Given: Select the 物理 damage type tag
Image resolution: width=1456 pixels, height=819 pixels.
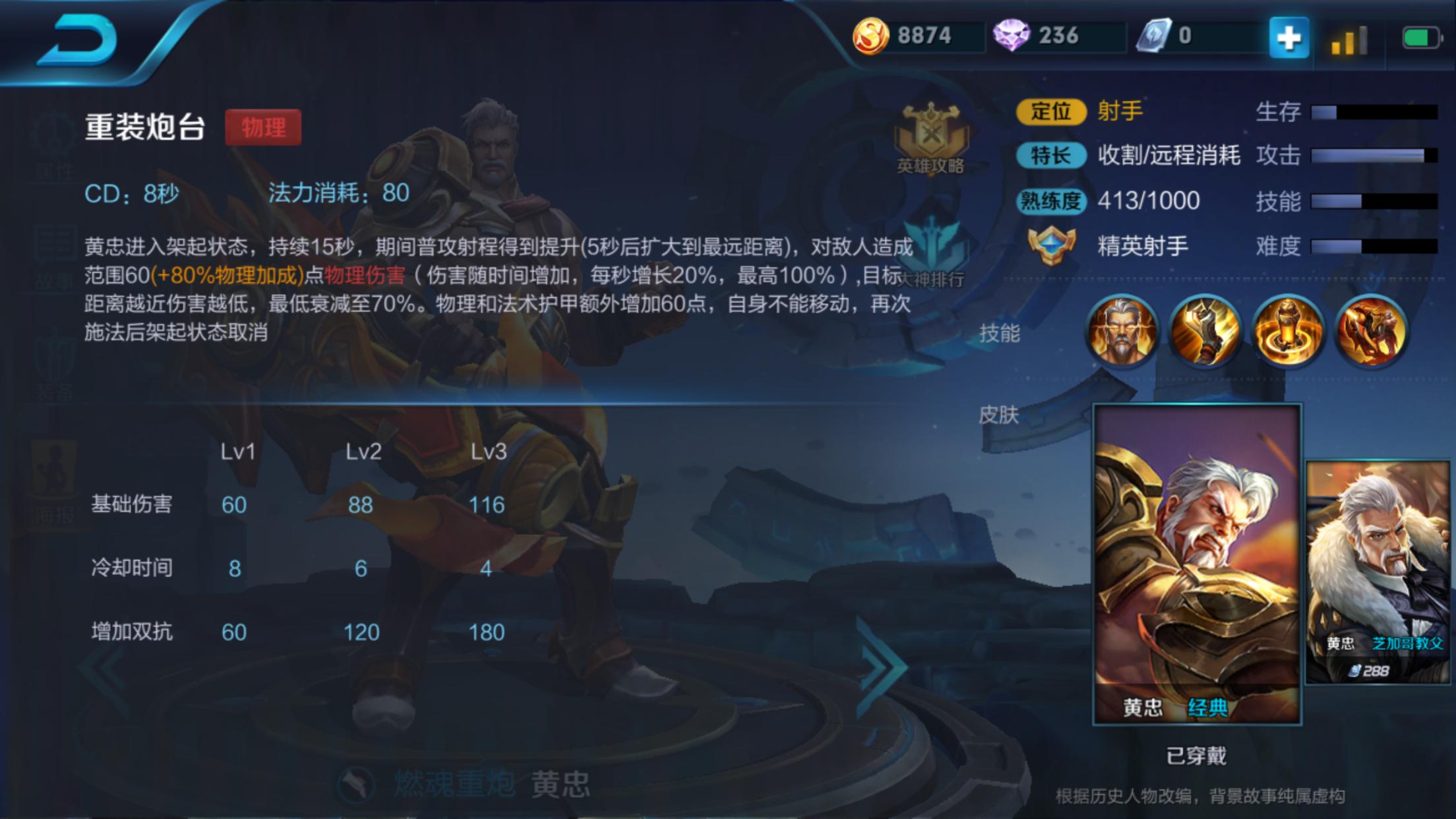Looking at the screenshot, I should pos(264,128).
